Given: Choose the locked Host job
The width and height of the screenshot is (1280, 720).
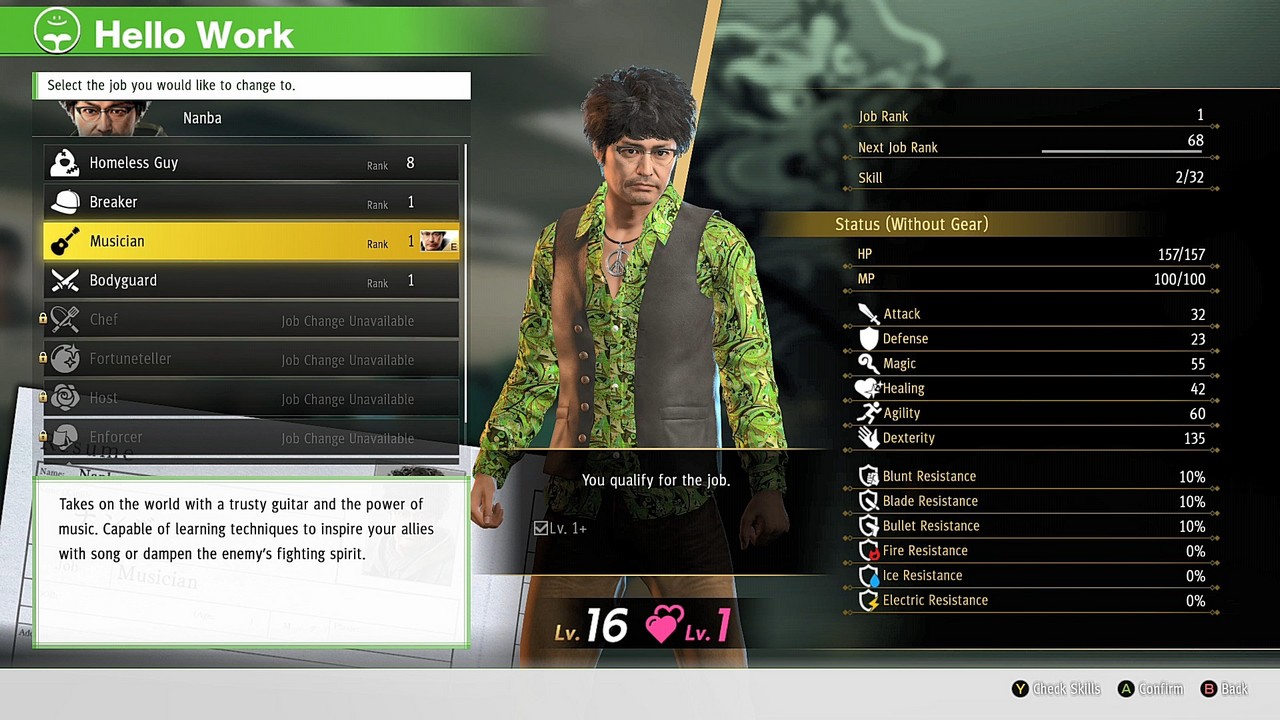Looking at the screenshot, I should [250, 398].
